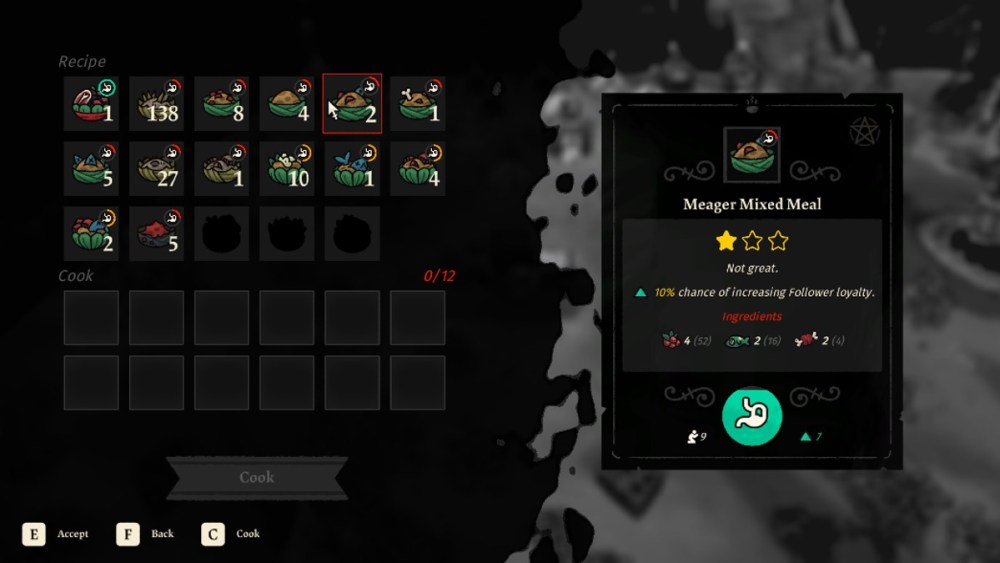Choose the grass meal recipe showing 138
This screenshot has height=563, width=1000.
(x=156, y=103)
